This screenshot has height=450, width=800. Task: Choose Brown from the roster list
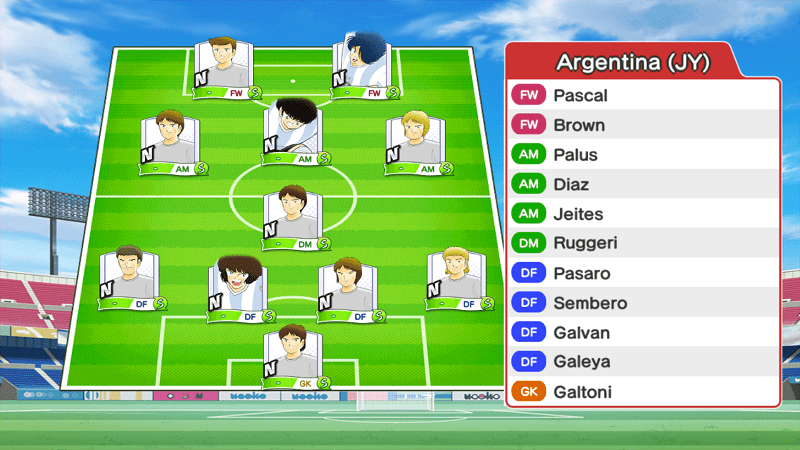coord(641,126)
